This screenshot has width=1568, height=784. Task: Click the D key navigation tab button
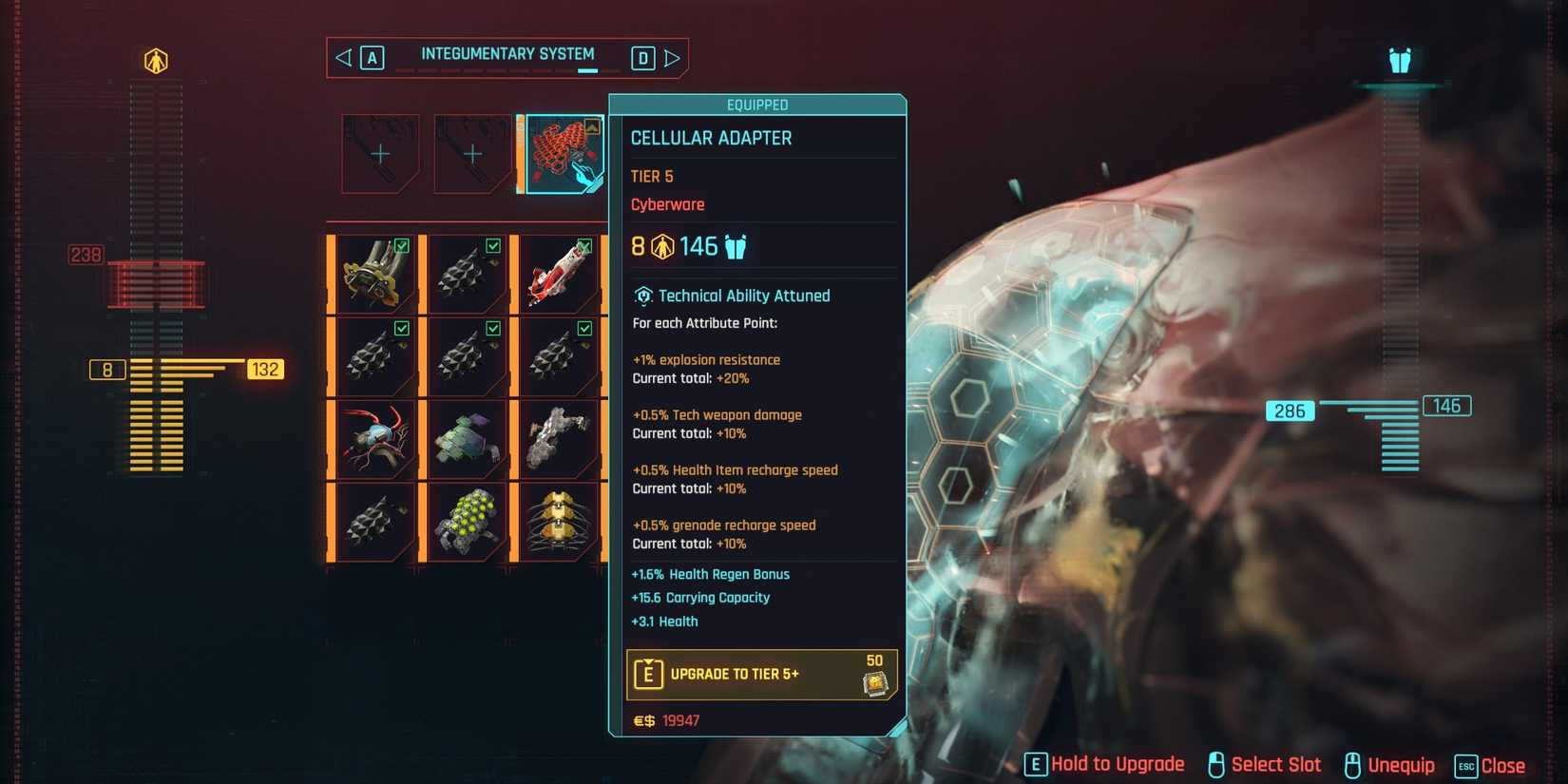click(643, 58)
